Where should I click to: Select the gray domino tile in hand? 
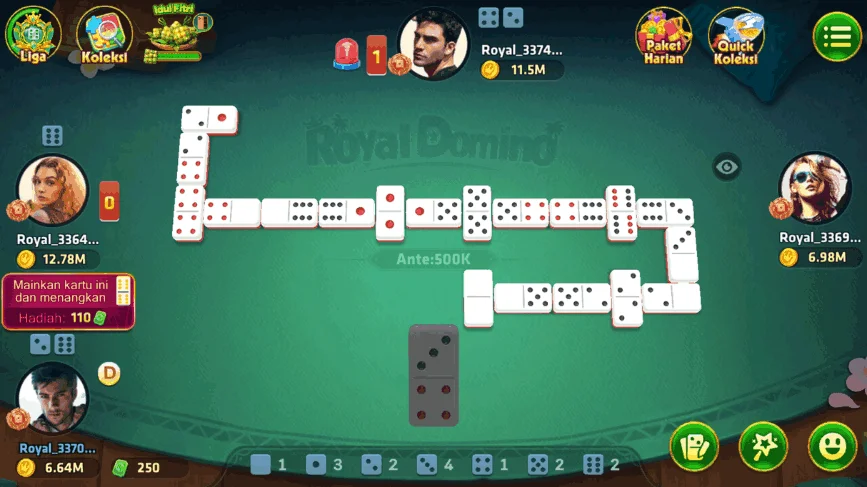(433, 374)
